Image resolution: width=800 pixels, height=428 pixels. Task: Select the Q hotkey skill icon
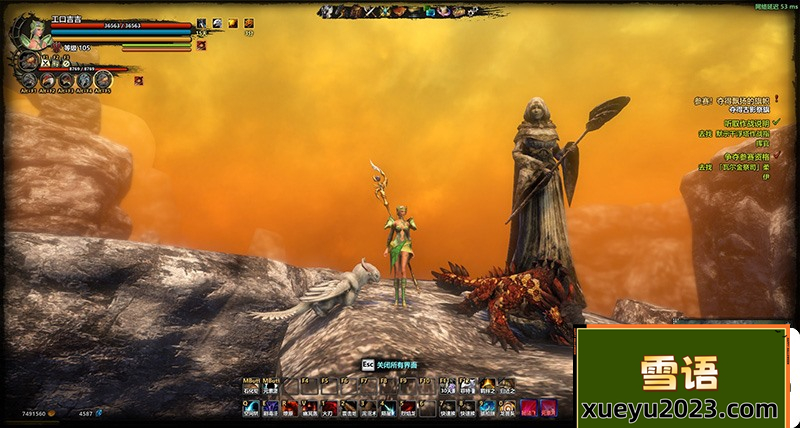point(251,406)
